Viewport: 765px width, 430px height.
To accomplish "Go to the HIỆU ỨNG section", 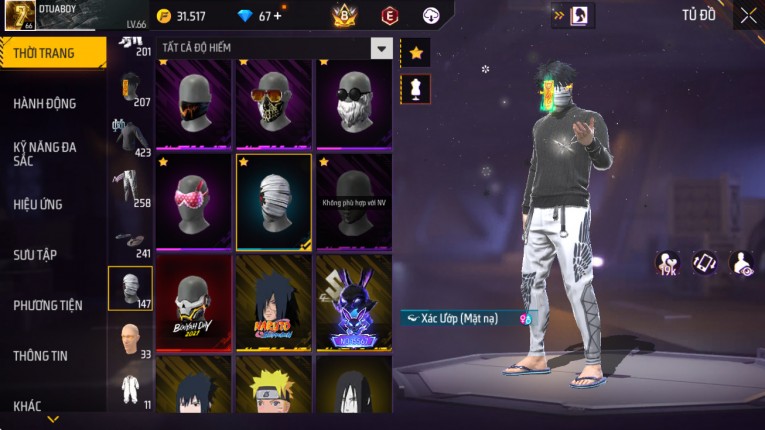I will (x=38, y=204).
